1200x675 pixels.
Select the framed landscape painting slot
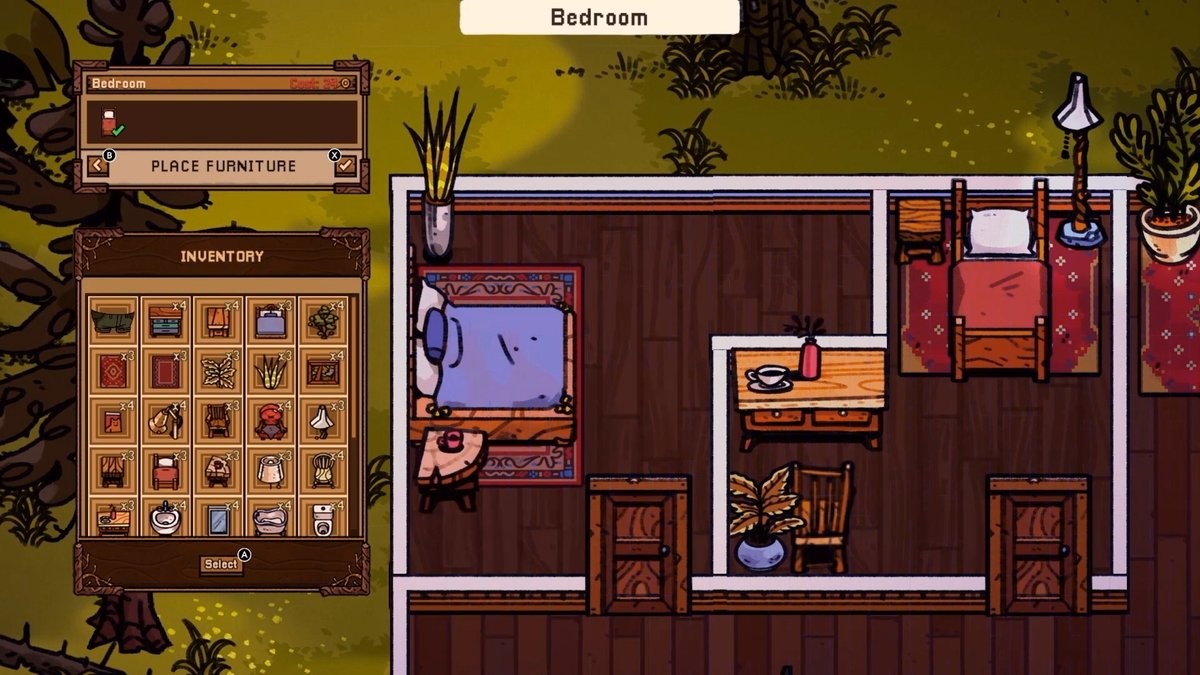(322, 371)
